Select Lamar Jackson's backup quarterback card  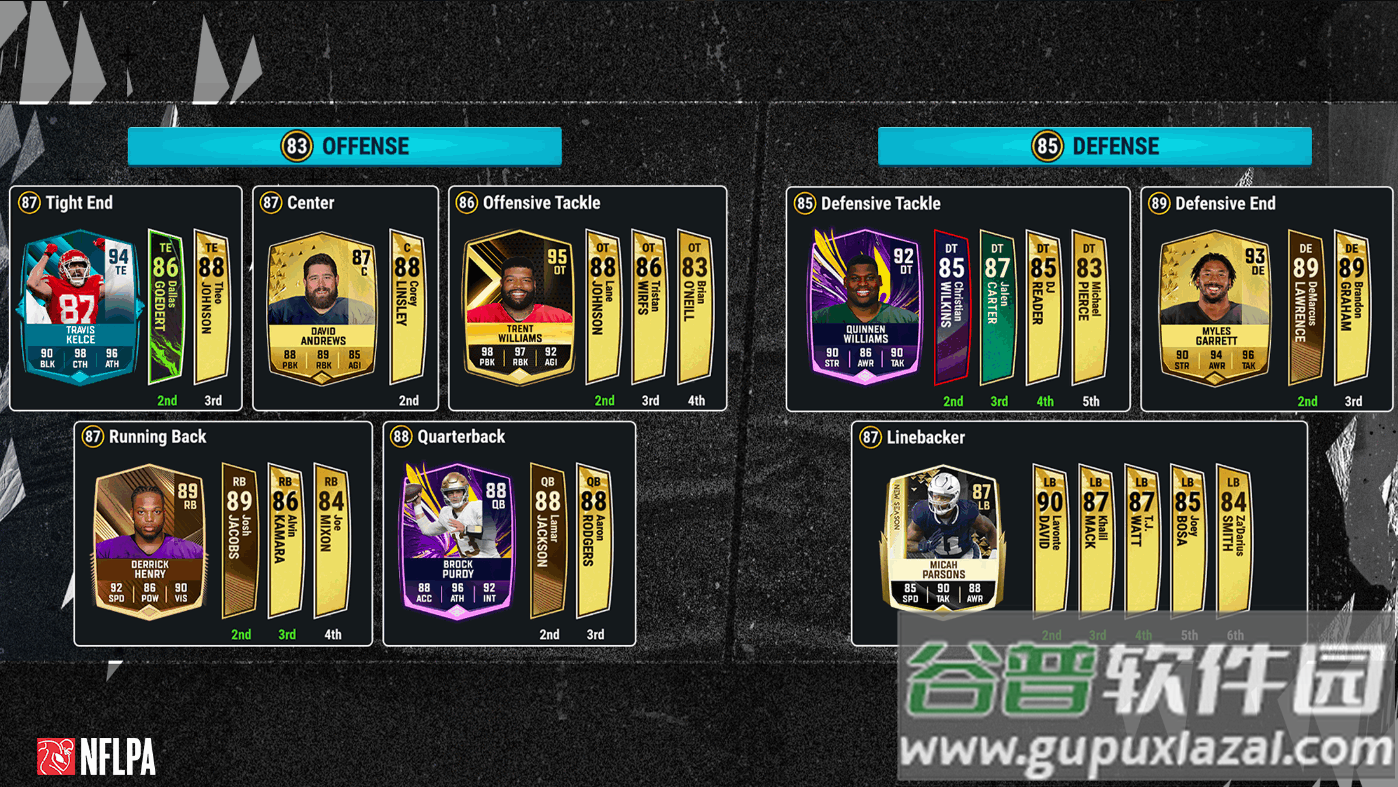point(548,541)
